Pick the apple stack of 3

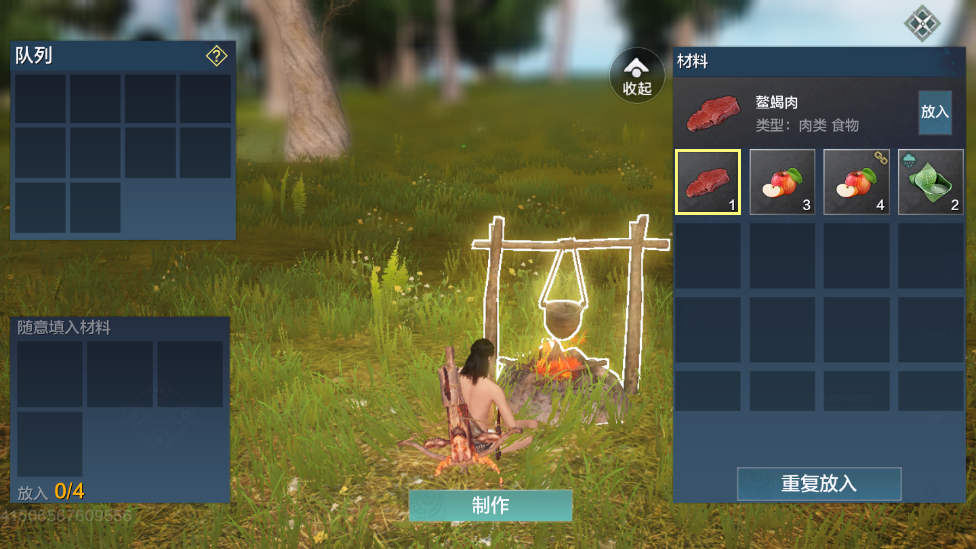[782, 182]
